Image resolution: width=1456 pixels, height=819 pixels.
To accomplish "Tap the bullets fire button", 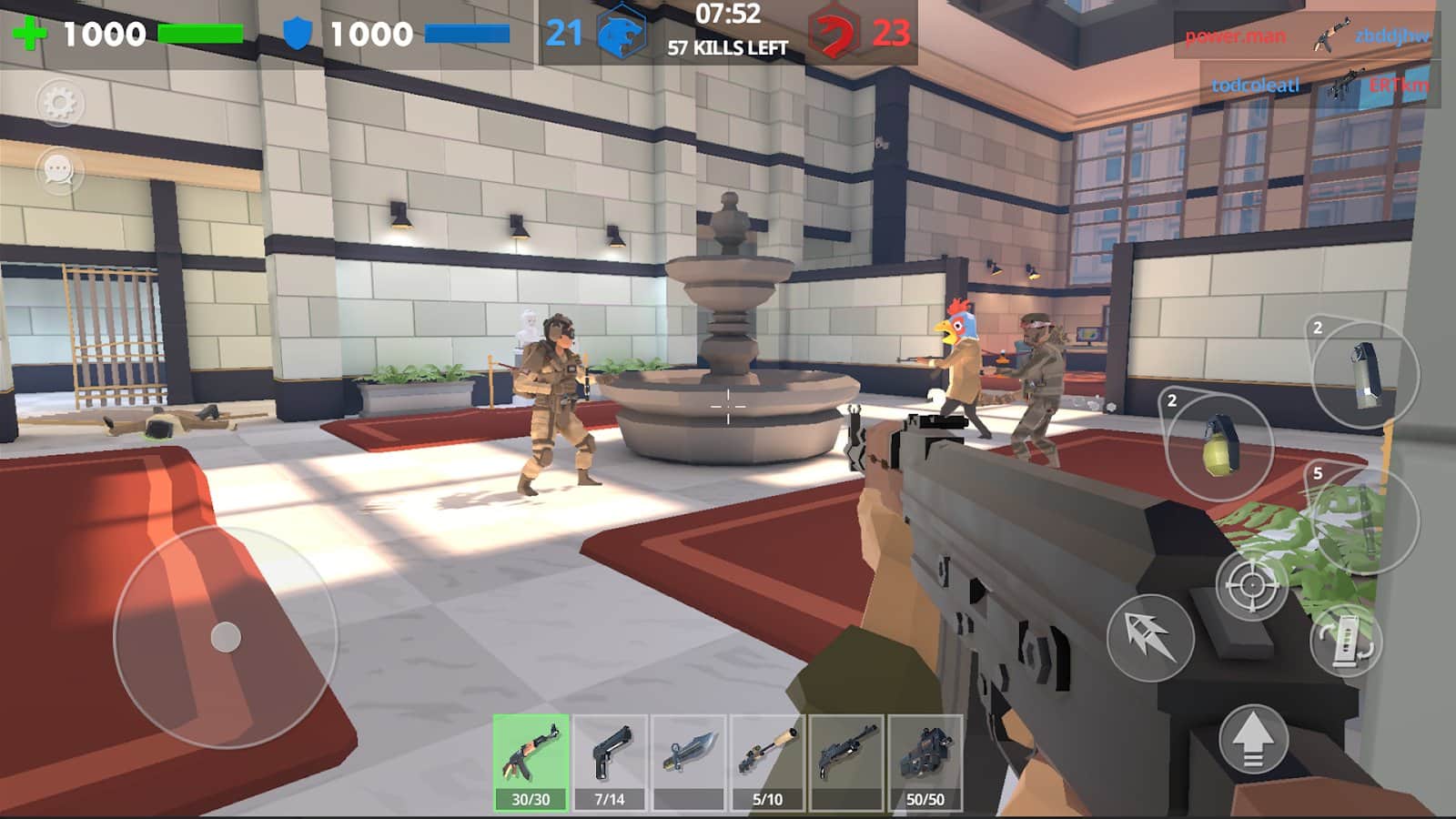I will click(1150, 637).
